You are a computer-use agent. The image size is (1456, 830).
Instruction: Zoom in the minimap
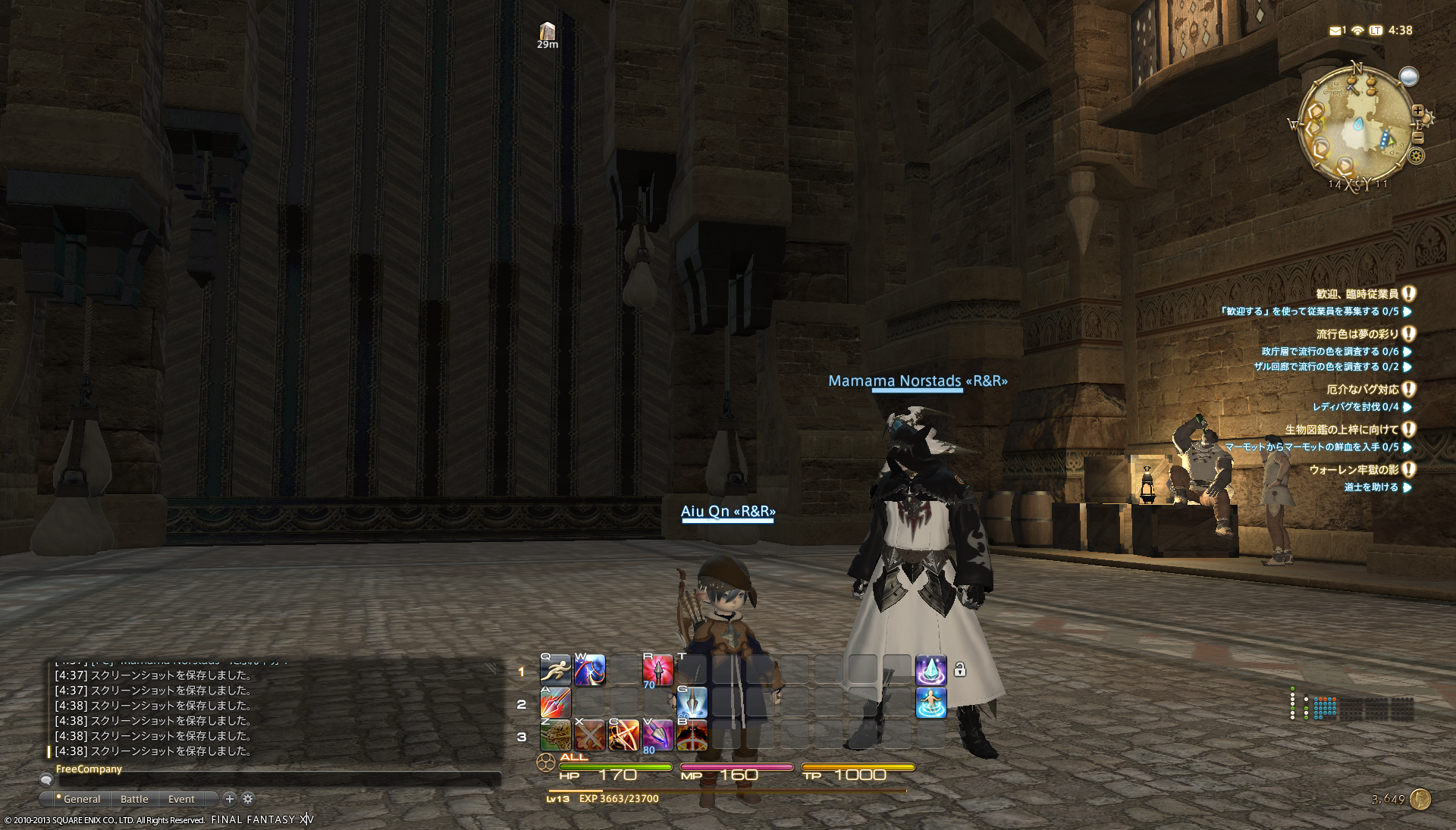(1417, 111)
